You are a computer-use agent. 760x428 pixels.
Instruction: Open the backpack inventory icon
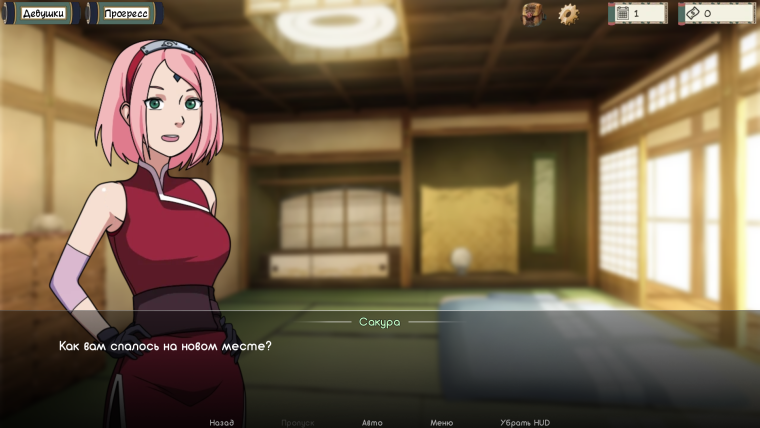pos(533,14)
